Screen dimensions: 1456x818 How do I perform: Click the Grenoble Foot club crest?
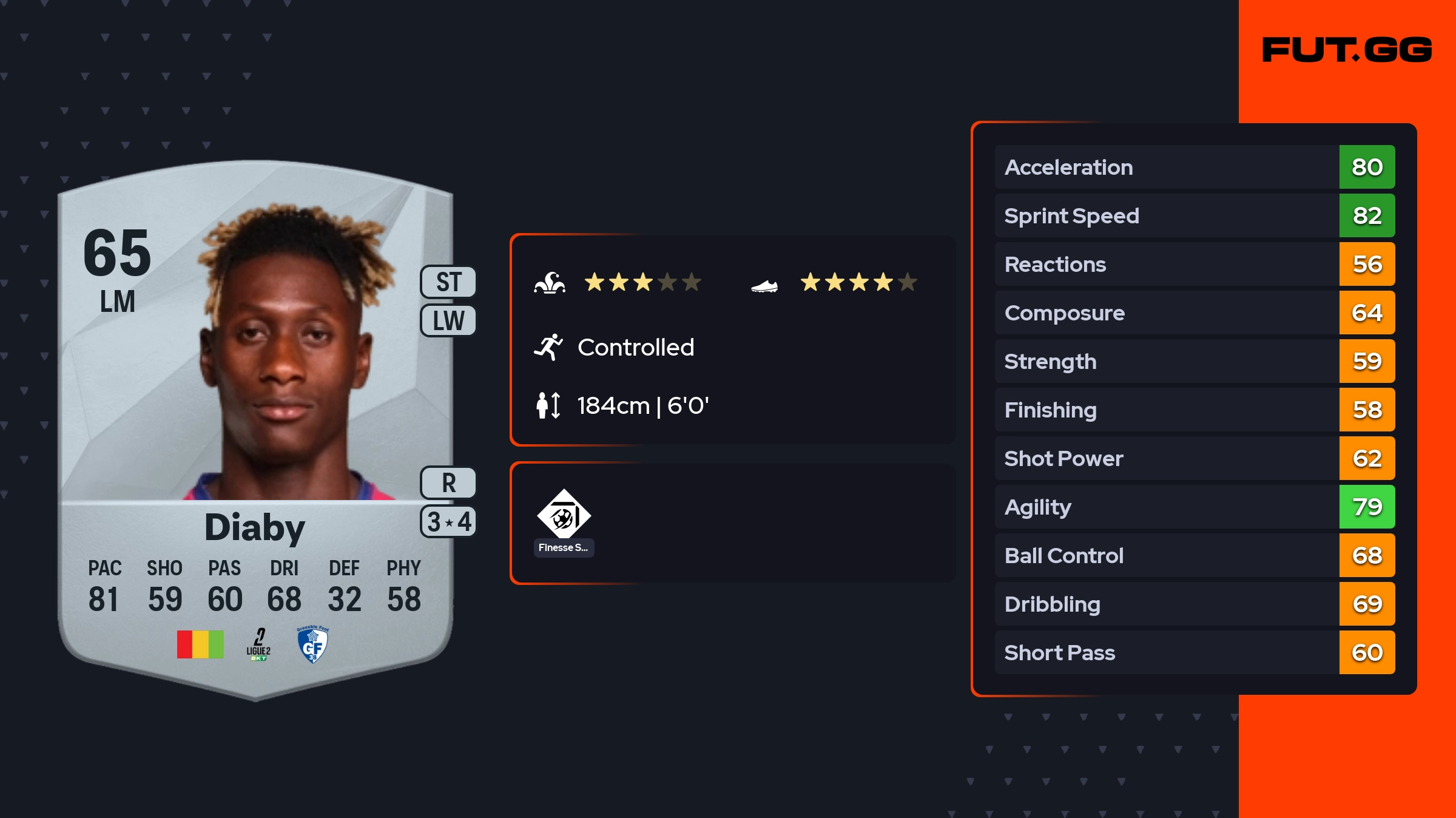(x=312, y=644)
